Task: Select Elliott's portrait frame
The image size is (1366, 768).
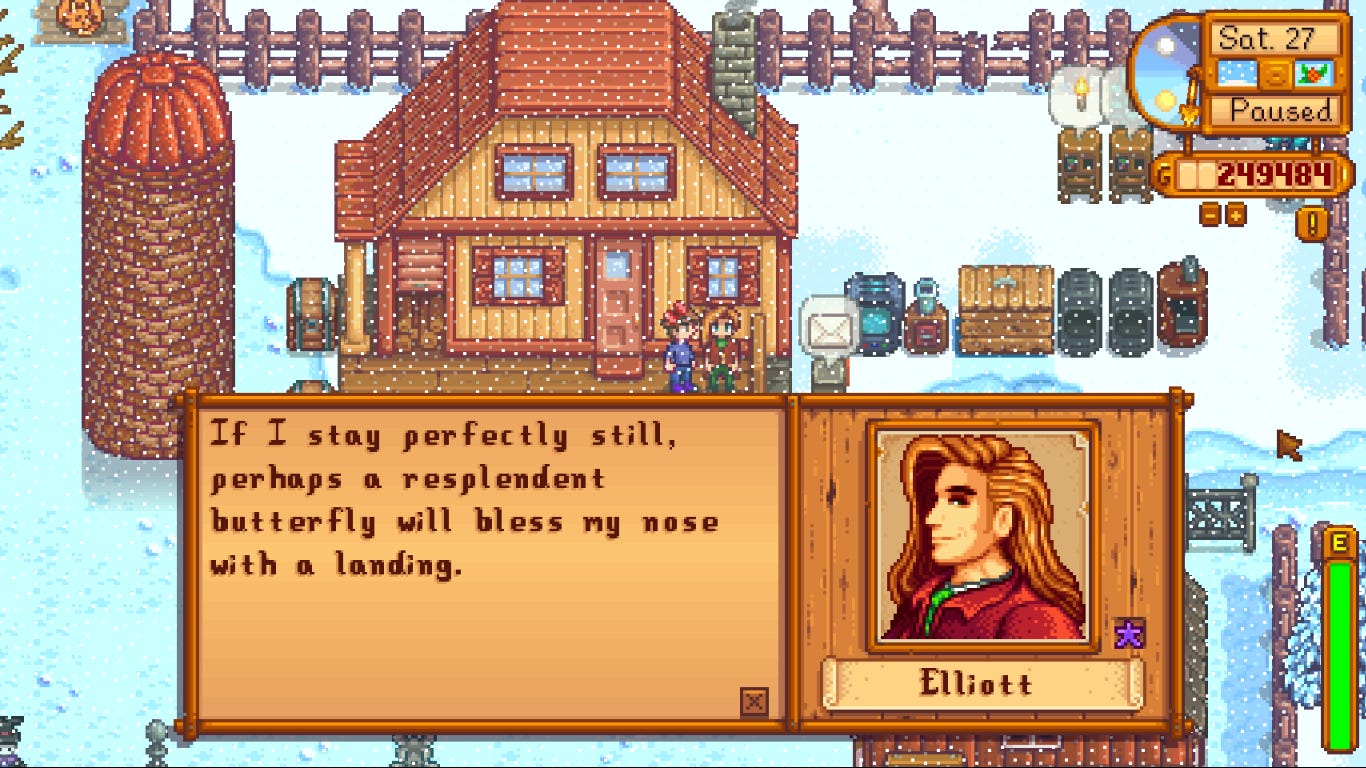Action: point(981,531)
